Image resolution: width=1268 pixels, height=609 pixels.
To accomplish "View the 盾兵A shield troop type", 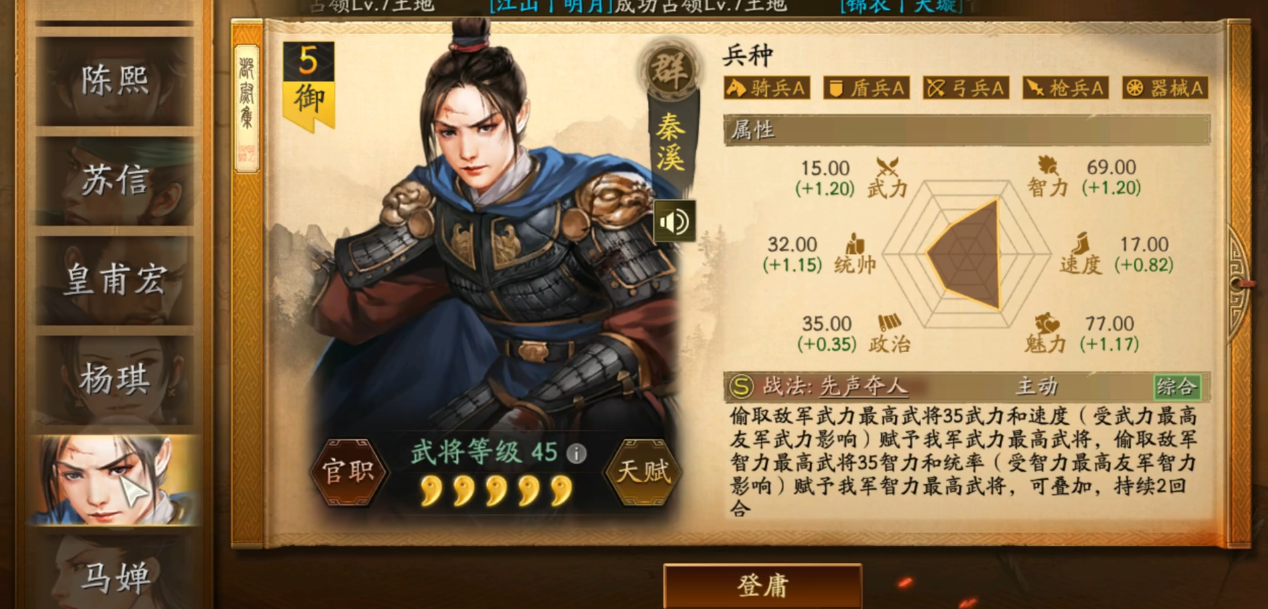I will tap(865, 88).
